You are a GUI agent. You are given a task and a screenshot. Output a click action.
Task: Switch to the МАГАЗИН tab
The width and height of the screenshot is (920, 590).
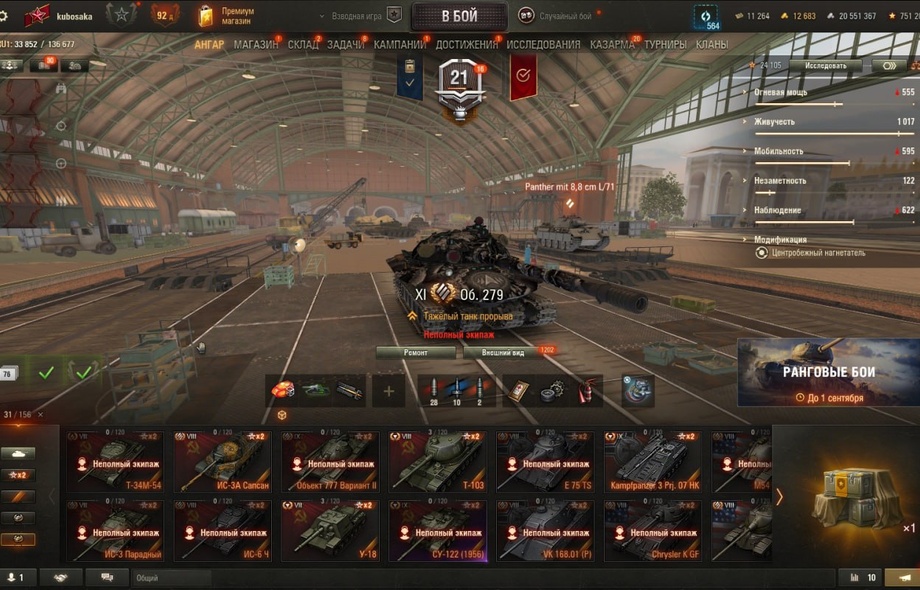point(256,45)
